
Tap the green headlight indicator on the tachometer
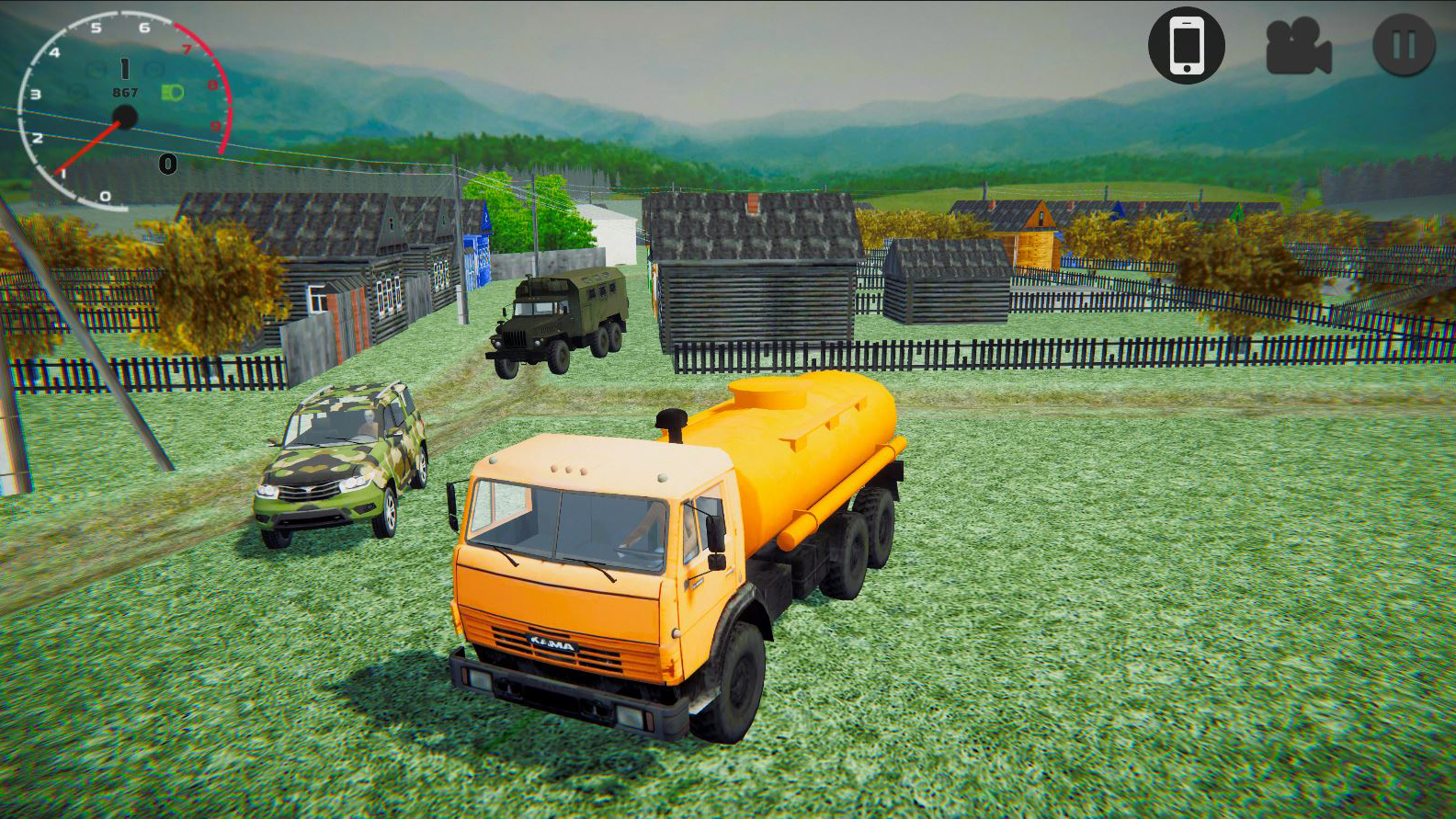(x=174, y=91)
